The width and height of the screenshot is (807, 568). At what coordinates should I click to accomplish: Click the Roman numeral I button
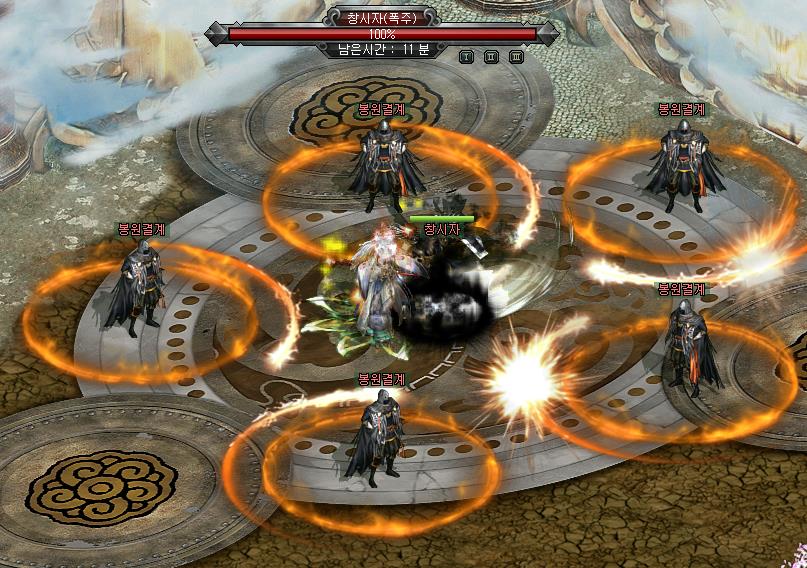pos(466,57)
